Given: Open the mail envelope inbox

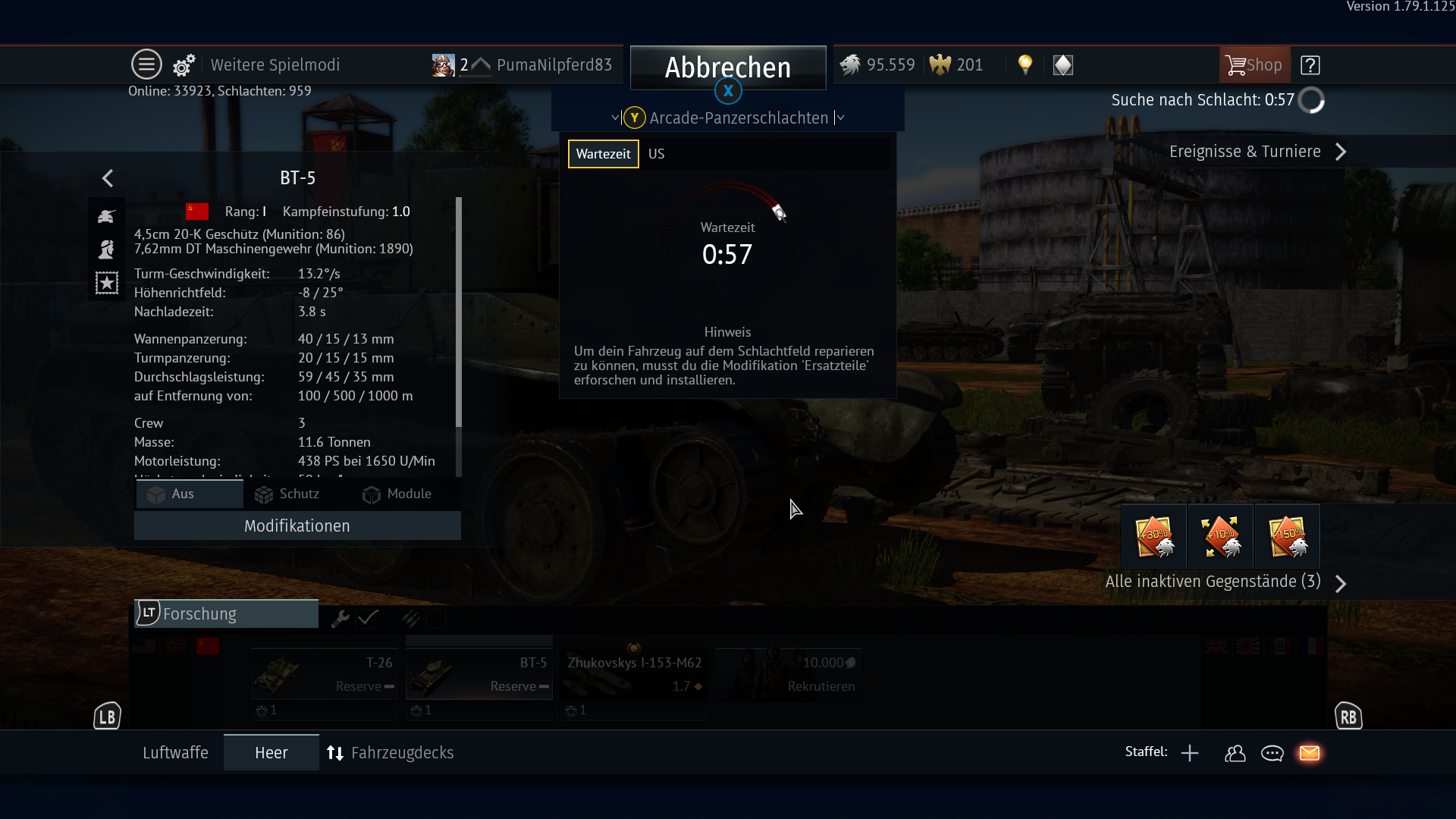Looking at the screenshot, I should click(x=1310, y=752).
